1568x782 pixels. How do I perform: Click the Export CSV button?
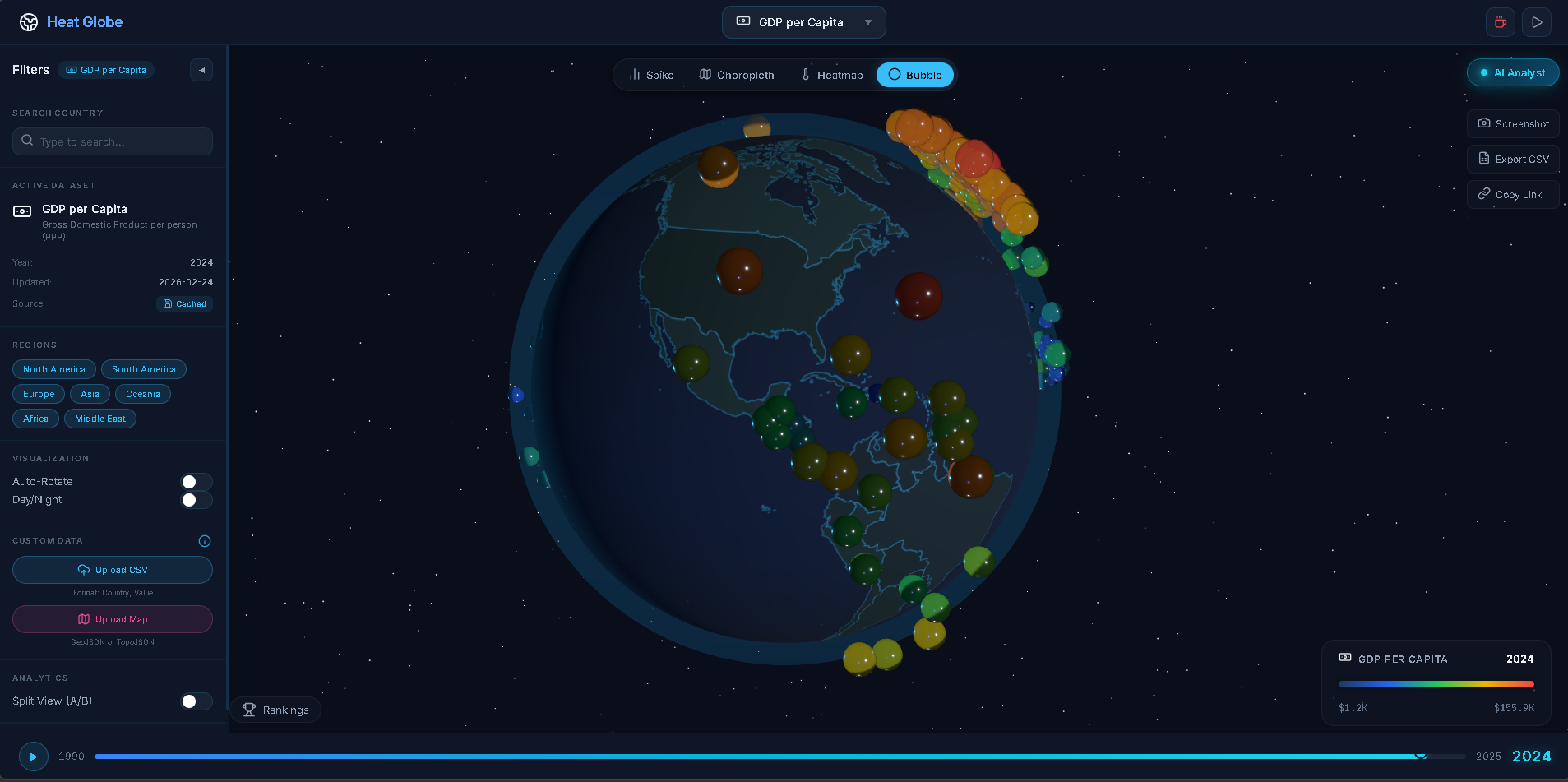1511,159
